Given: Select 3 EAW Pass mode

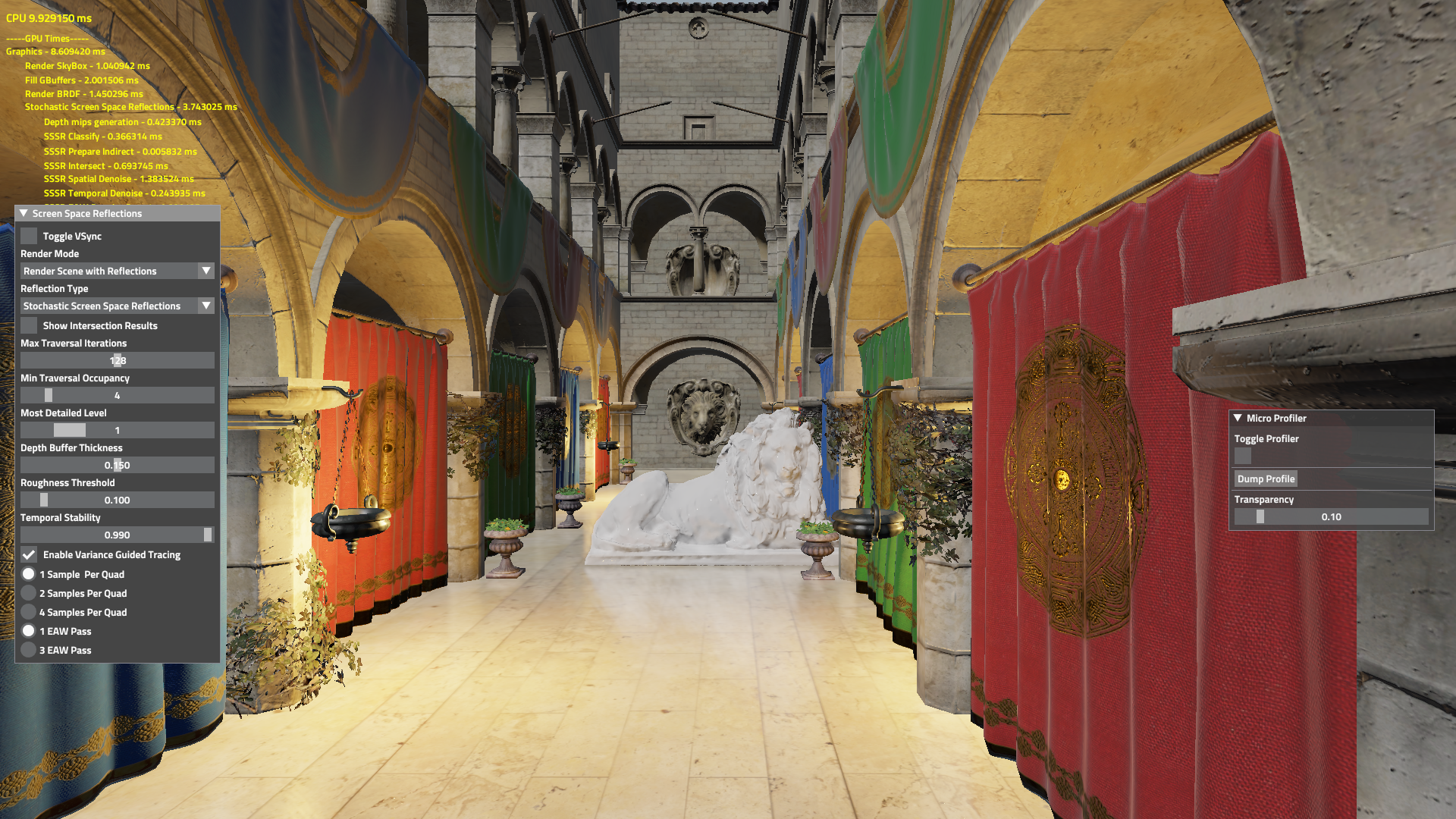Looking at the screenshot, I should (29, 650).
